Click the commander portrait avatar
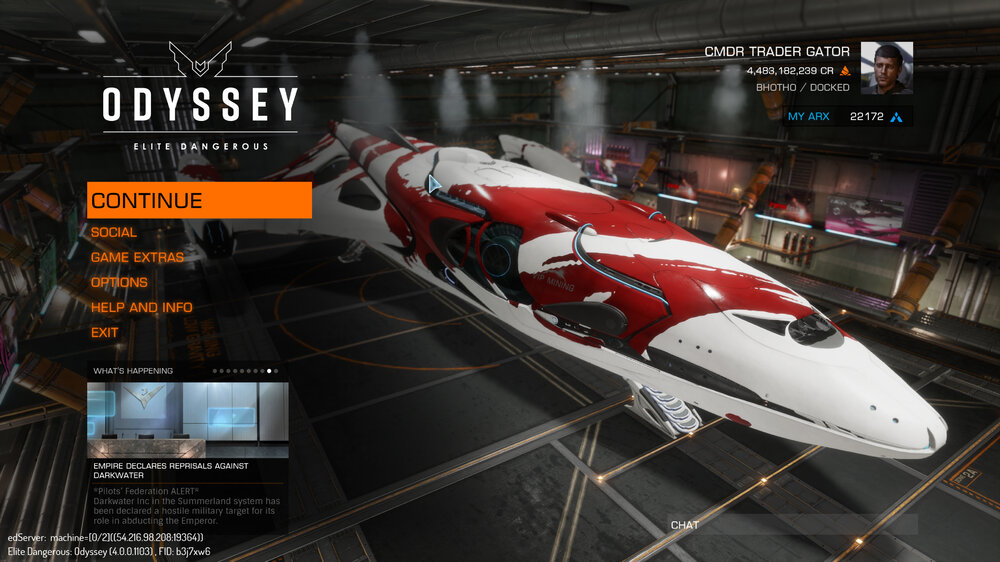 click(887, 68)
